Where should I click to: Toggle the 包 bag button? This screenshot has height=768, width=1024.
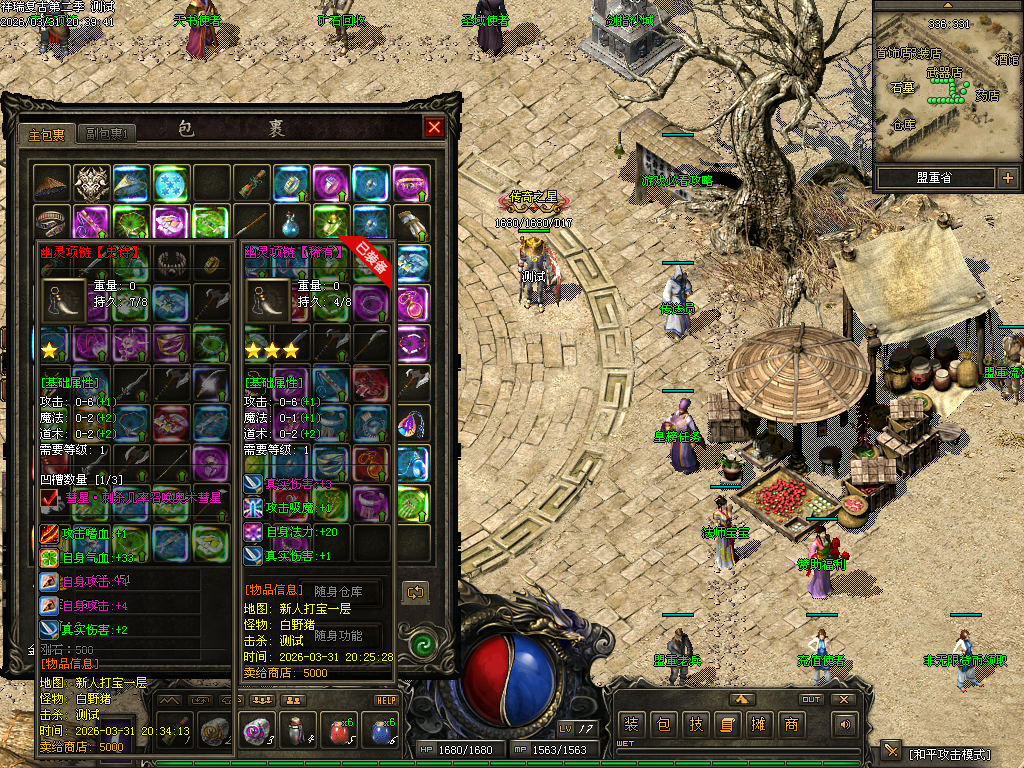(663, 724)
